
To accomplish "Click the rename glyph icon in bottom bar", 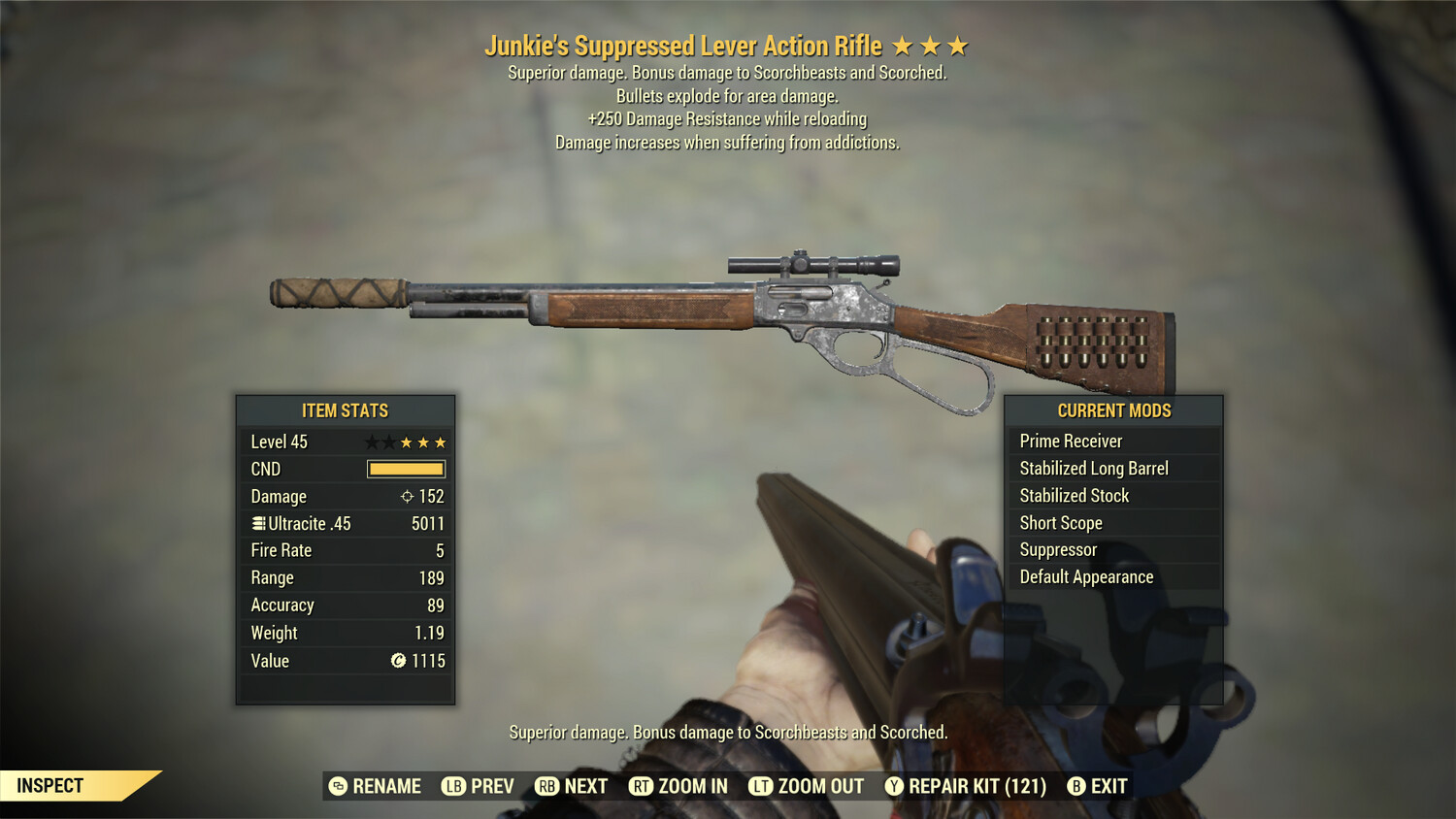I will coord(337,786).
